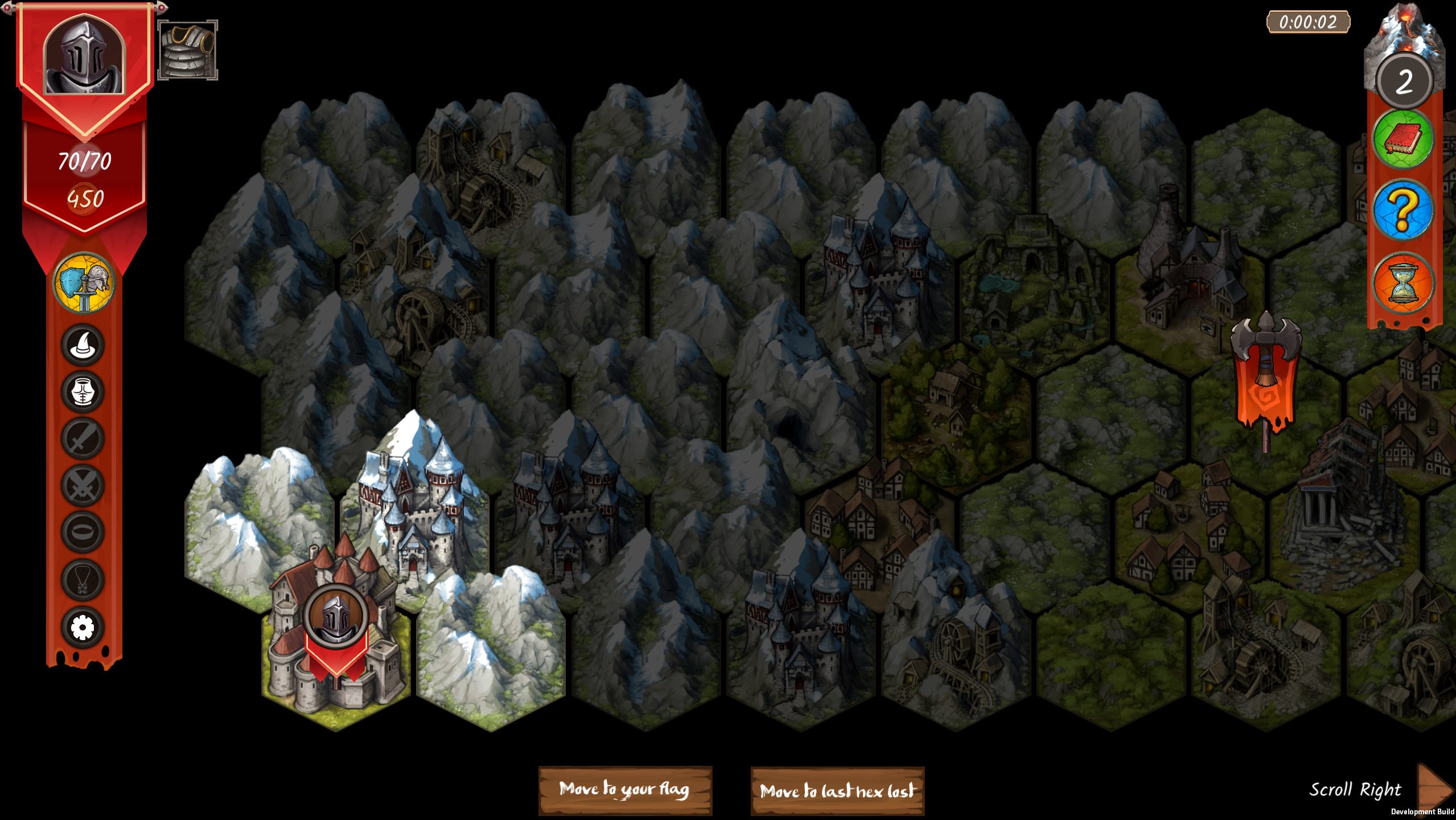This screenshot has height=820, width=1456.
Task: Select the crossed swords equipment slot
Action: click(x=83, y=485)
